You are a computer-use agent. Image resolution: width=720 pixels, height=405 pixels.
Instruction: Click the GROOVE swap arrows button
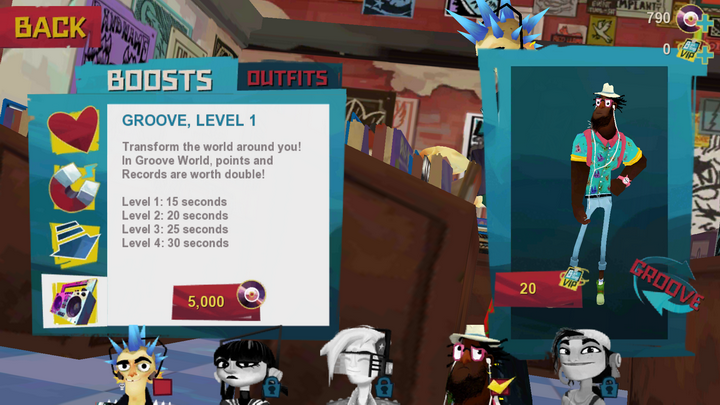pyautogui.click(x=664, y=287)
